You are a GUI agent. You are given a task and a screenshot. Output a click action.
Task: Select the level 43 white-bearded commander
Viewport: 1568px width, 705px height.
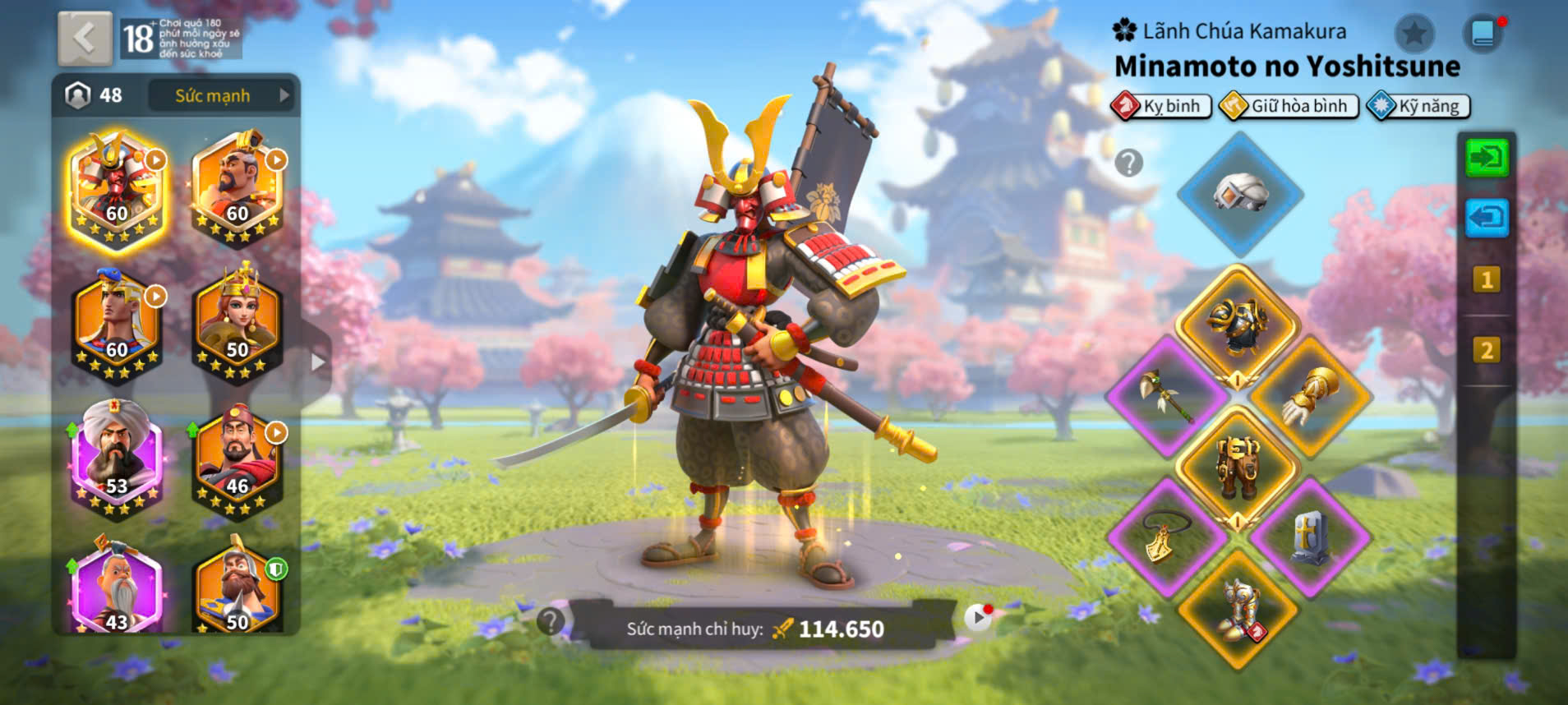point(116,589)
